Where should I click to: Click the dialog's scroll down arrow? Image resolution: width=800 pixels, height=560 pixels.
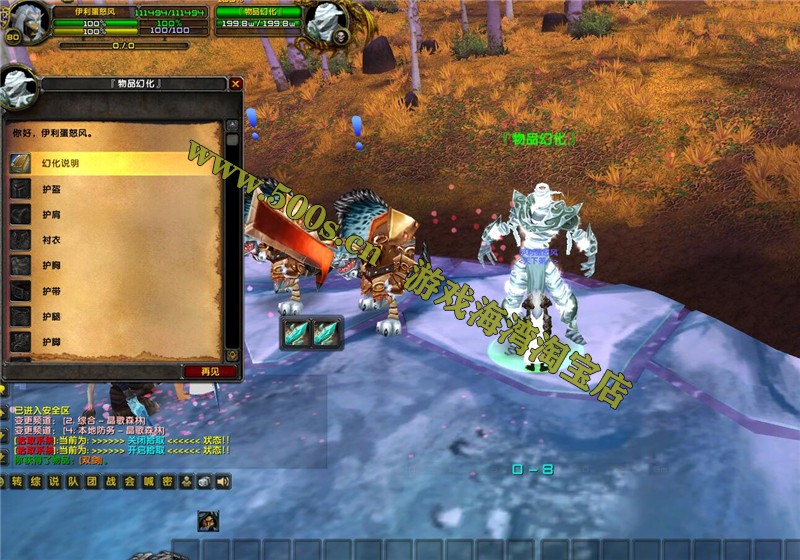[x=232, y=354]
